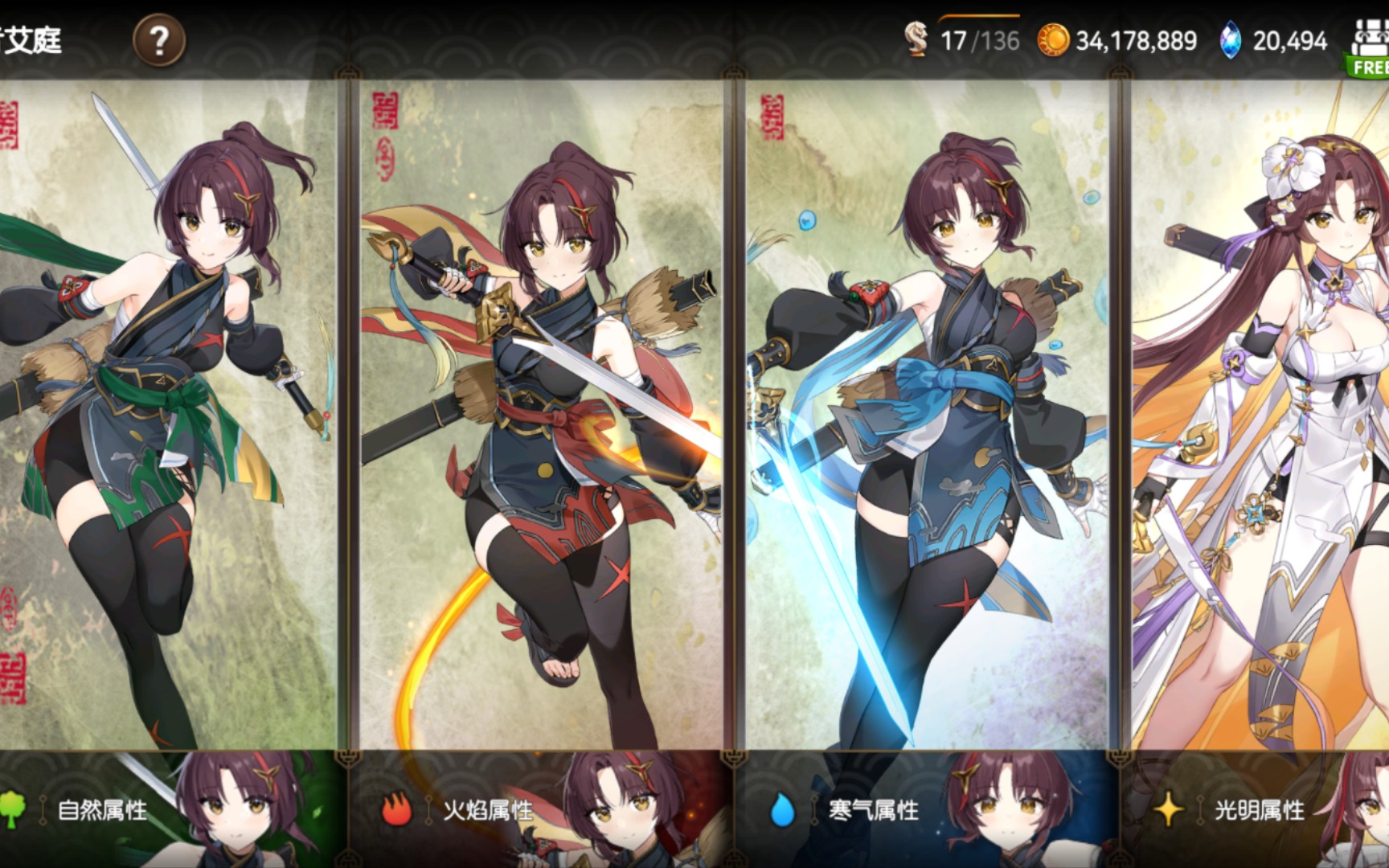The image size is (1389, 868).
Task: Tap the blue crystal currency icon
Action: pos(1230,40)
